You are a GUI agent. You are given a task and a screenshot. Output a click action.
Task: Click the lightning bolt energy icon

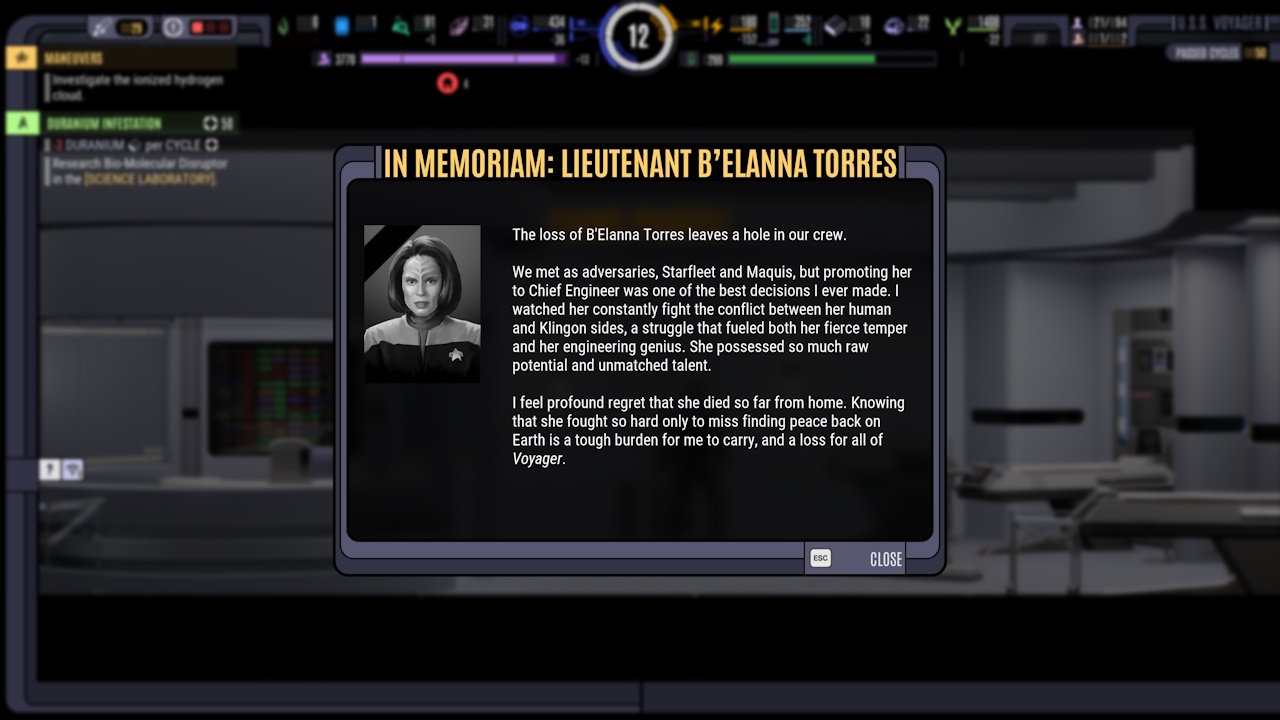[x=716, y=25]
